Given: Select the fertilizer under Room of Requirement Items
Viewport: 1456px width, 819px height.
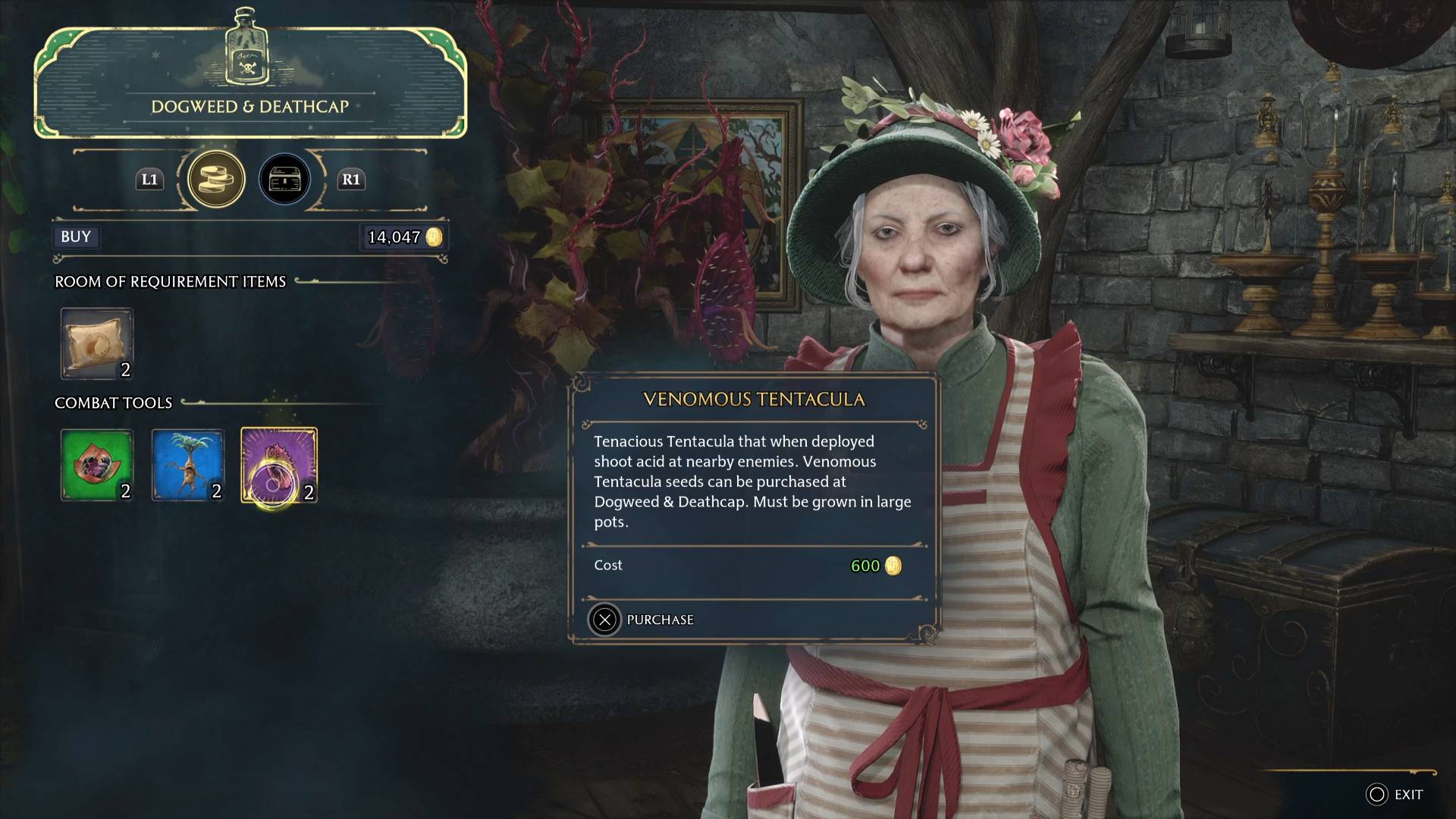Looking at the screenshot, I should (x=96, y=343).
